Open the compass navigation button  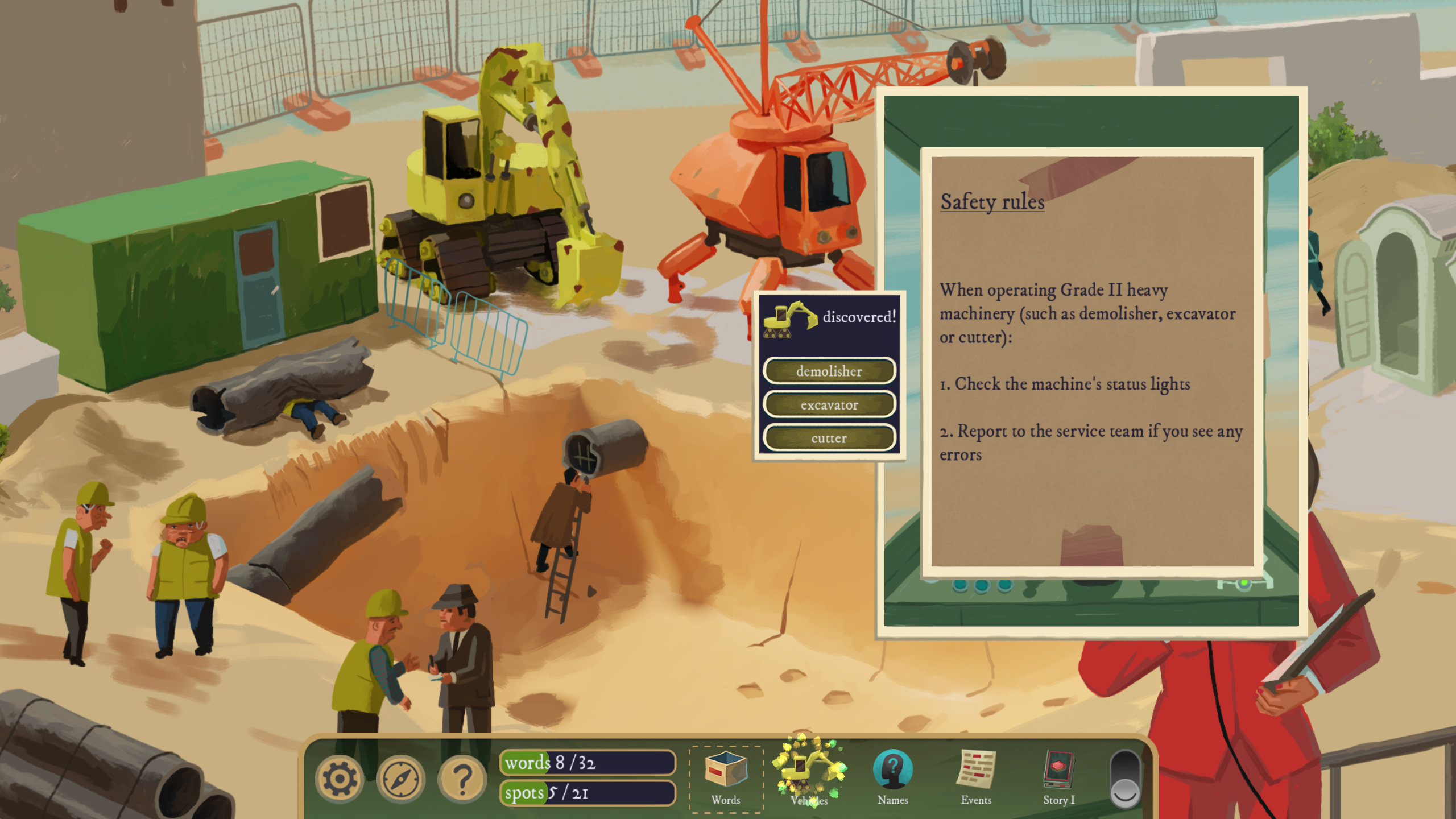tap(401, 779)
